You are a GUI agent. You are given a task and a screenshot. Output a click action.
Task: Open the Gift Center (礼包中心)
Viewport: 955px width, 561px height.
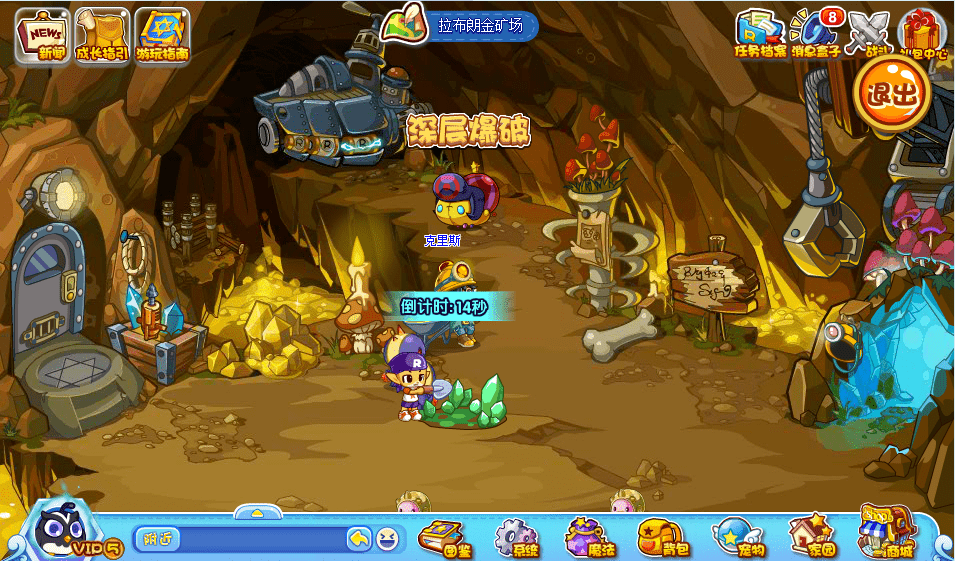[921, 33]
